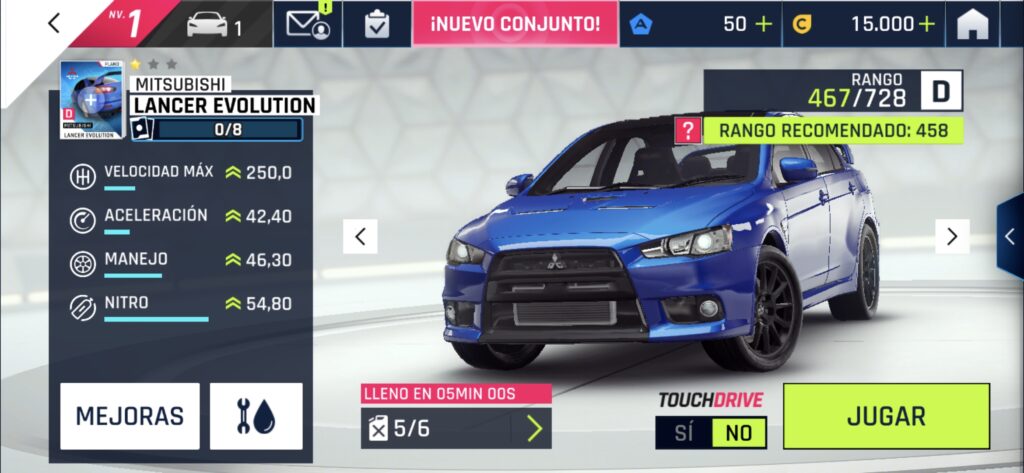The width and height of the screenshot is (1024, 473).
Task: Open the fuel refill arrow
Action: pos(534,428)
